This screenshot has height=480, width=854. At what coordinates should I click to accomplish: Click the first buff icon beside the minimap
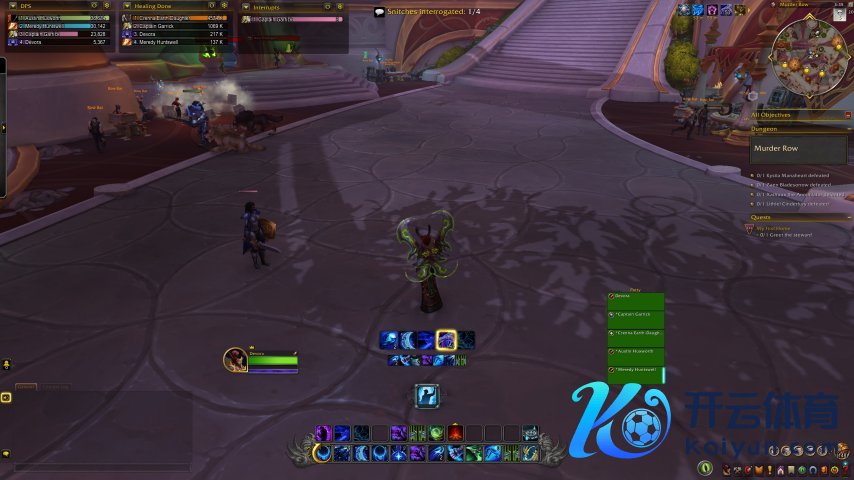(684, 9)
